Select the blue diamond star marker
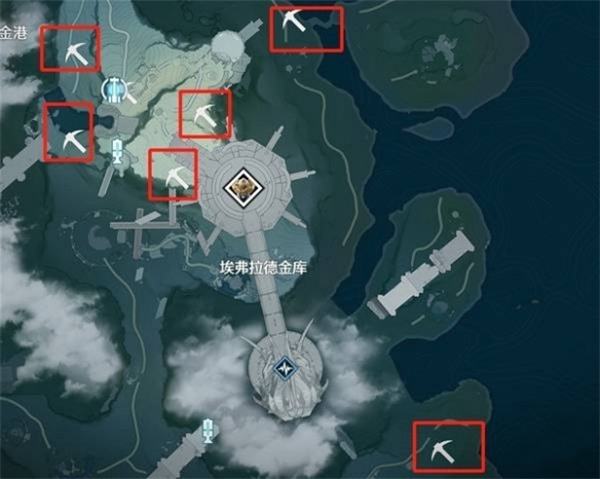600x479 pixels. coord(287,370)
